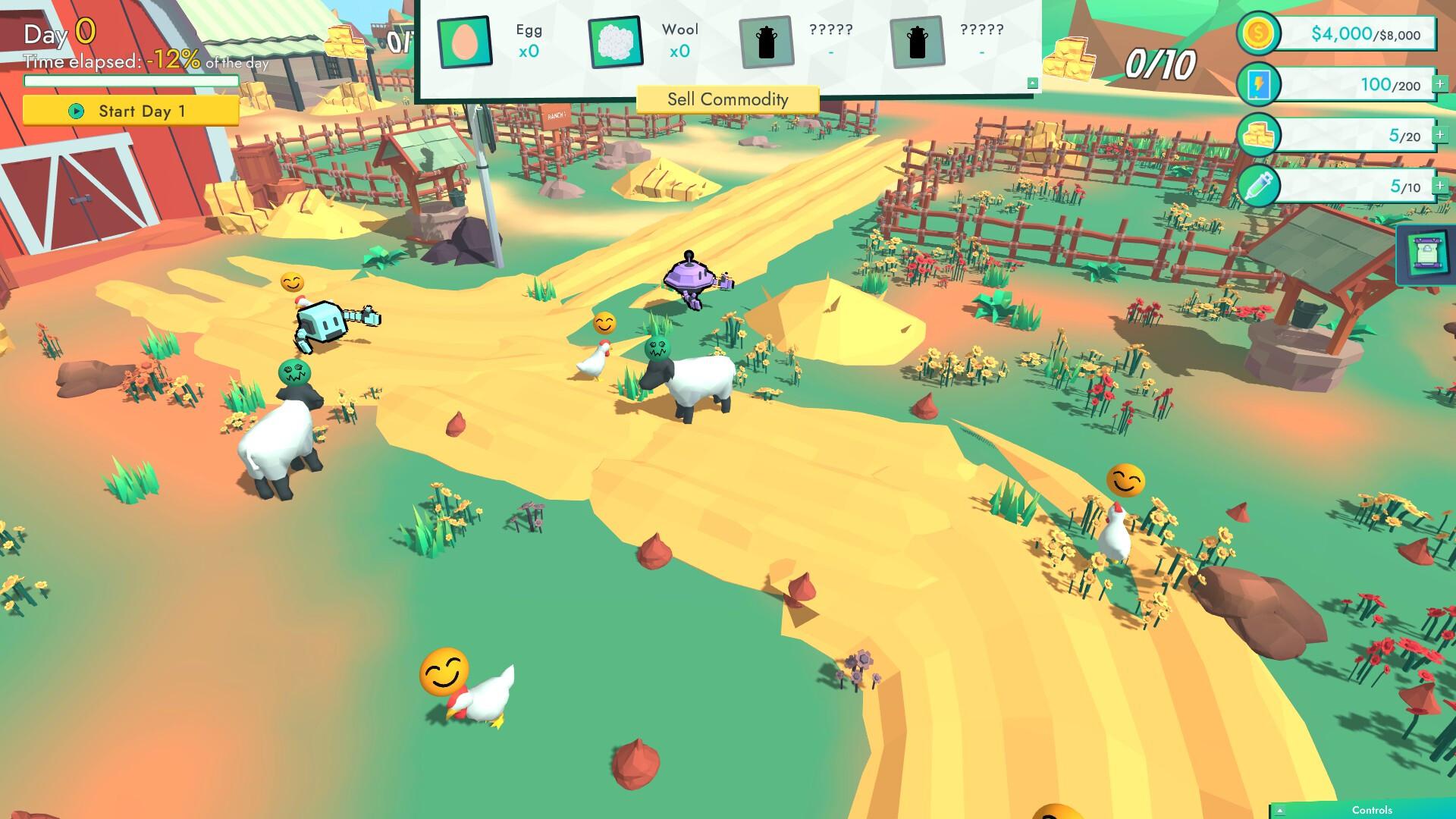
Task: Click the syringe medicine resource icon
Action: point(1258,185)
